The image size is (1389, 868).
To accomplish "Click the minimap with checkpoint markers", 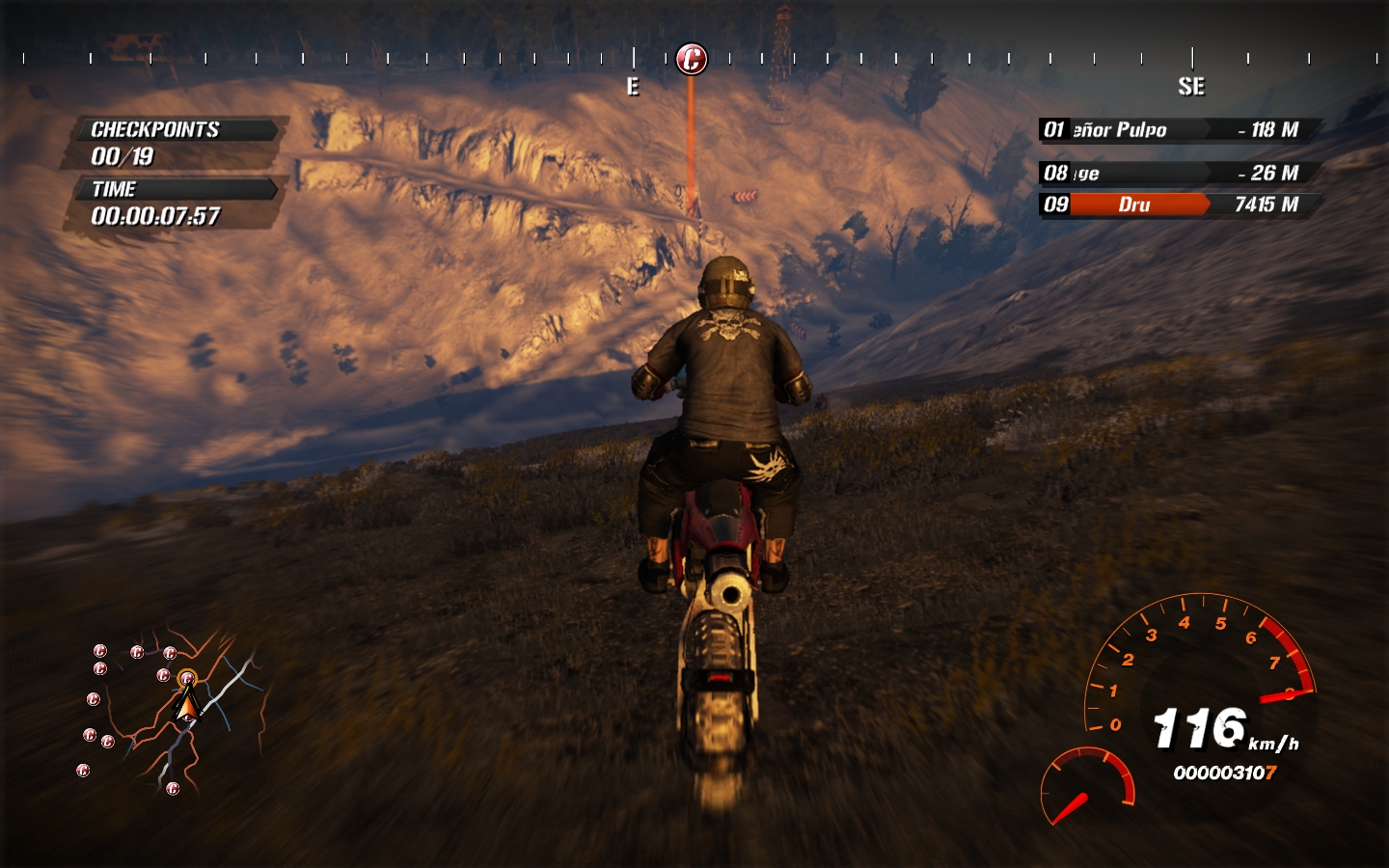I will 172,714.
